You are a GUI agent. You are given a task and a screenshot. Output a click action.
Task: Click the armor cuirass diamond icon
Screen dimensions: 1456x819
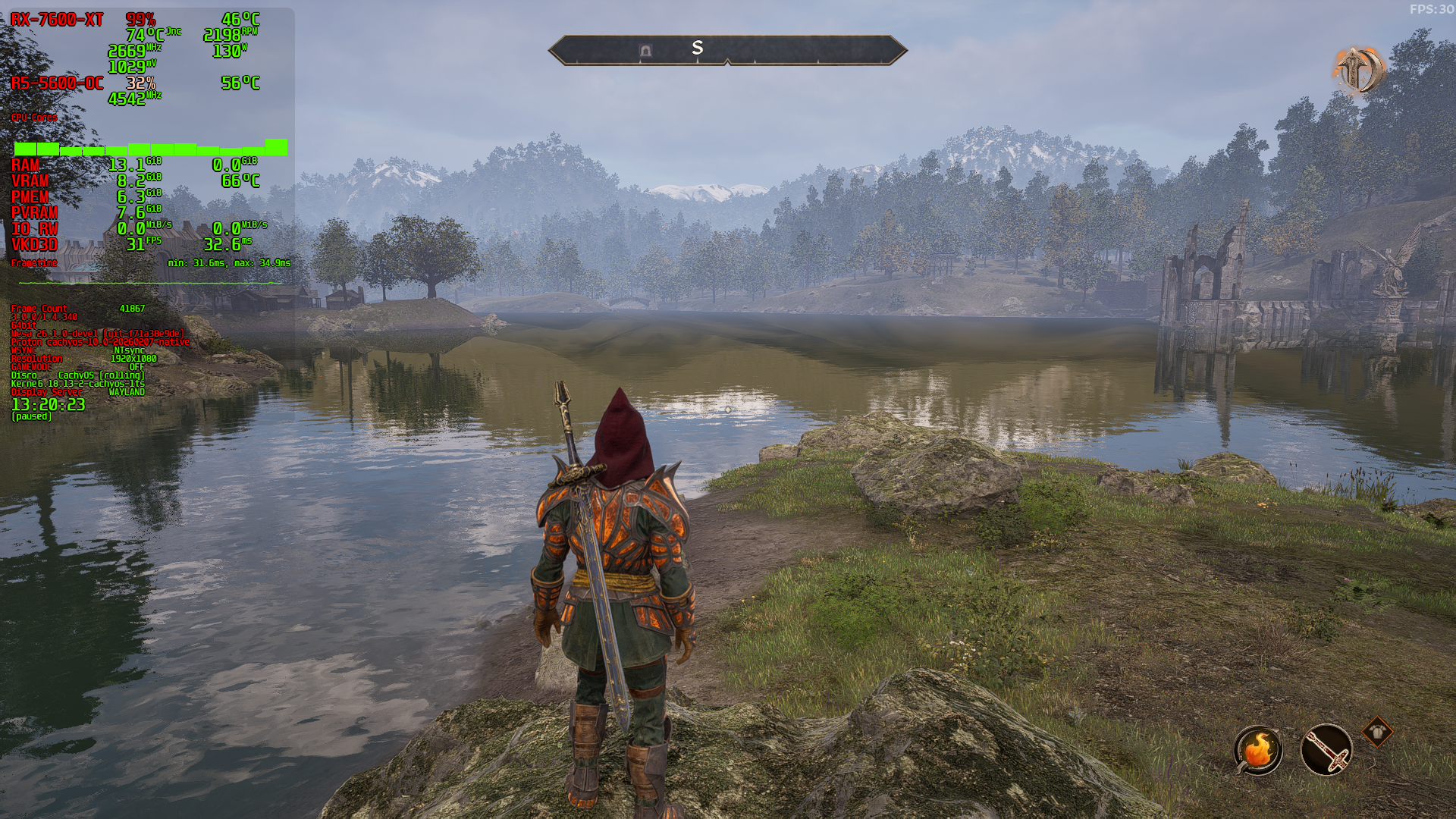[x=1376, y=732]
